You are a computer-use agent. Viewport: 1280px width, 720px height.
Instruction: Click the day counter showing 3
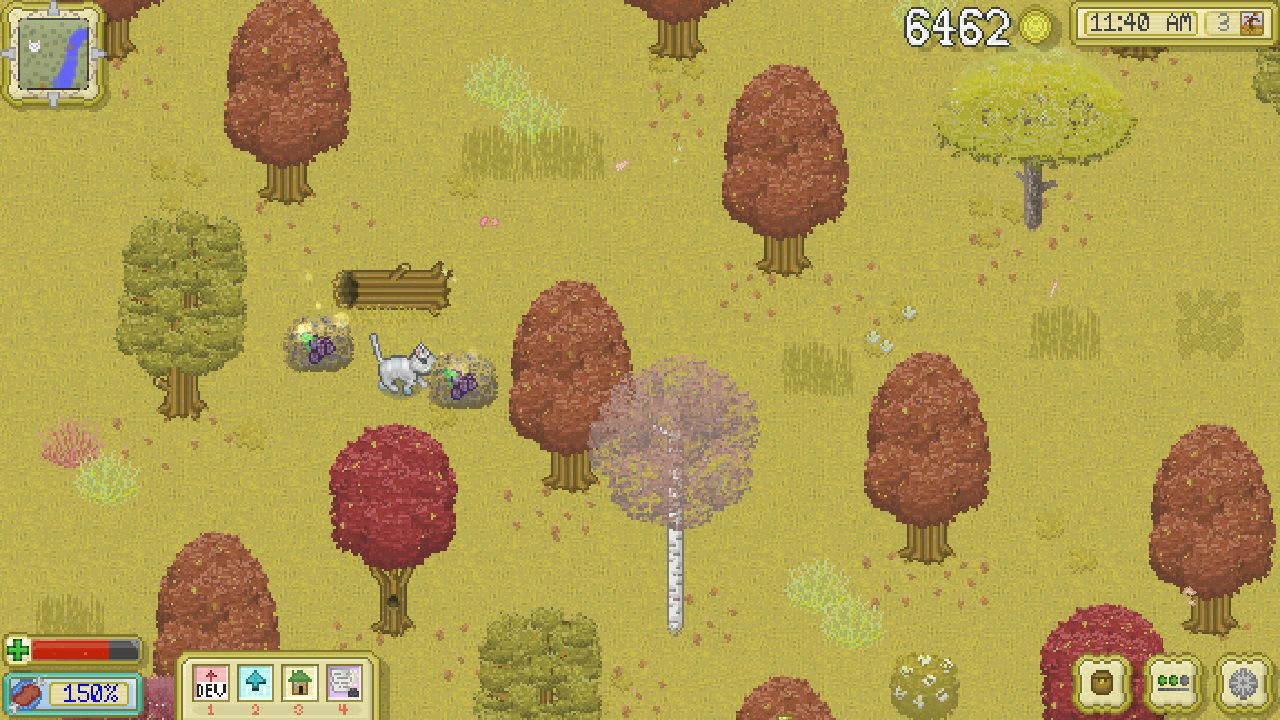pos(1222,22)
